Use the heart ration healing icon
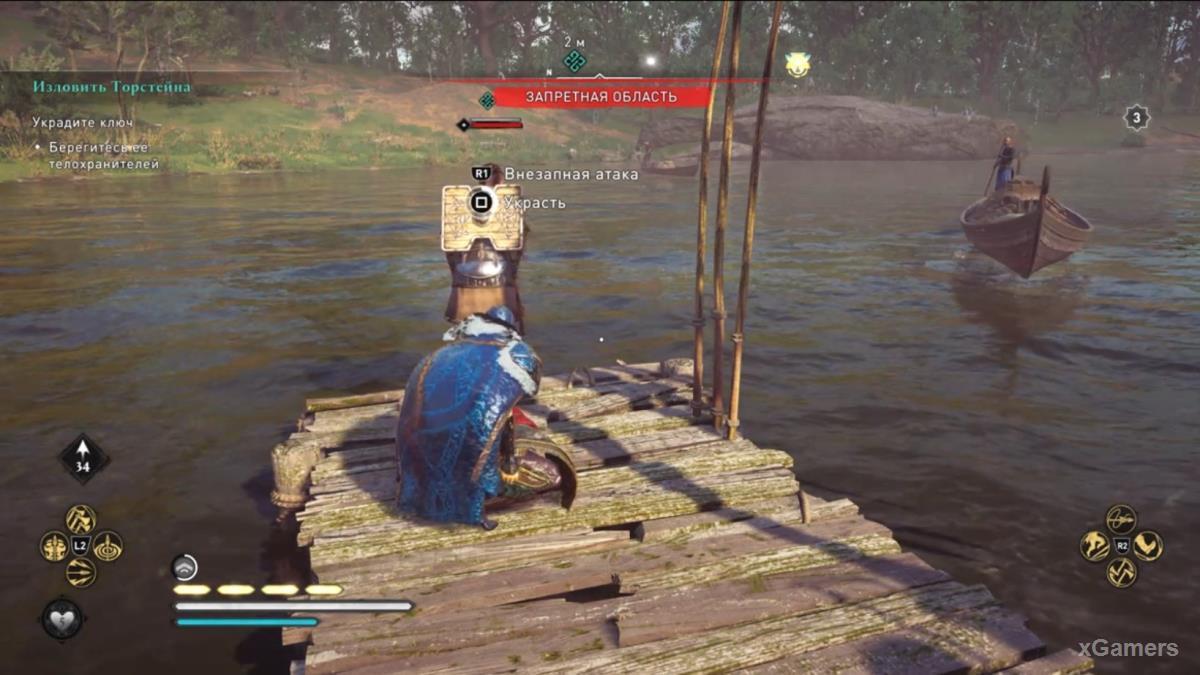1200x675 pixels. [x=62, y=617]
